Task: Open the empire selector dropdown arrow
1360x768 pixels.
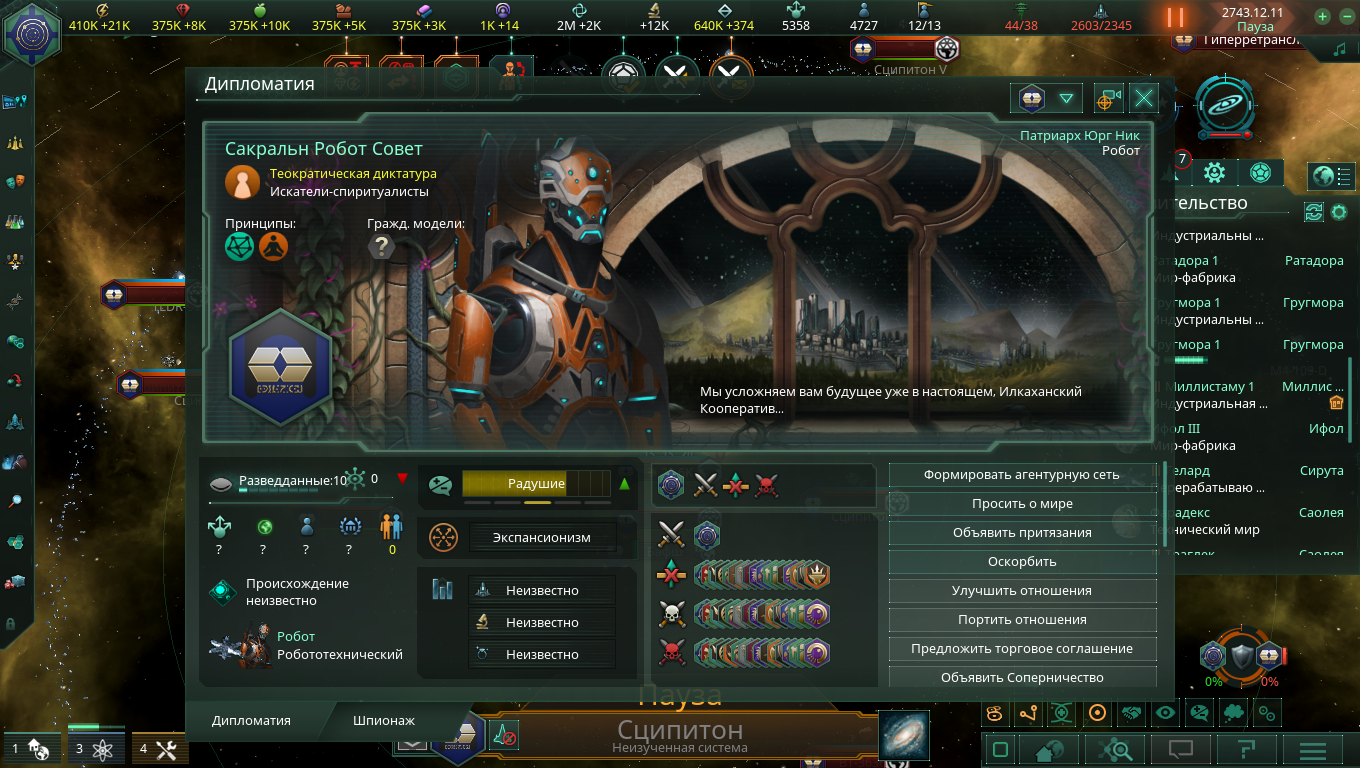Action: 1066,98
